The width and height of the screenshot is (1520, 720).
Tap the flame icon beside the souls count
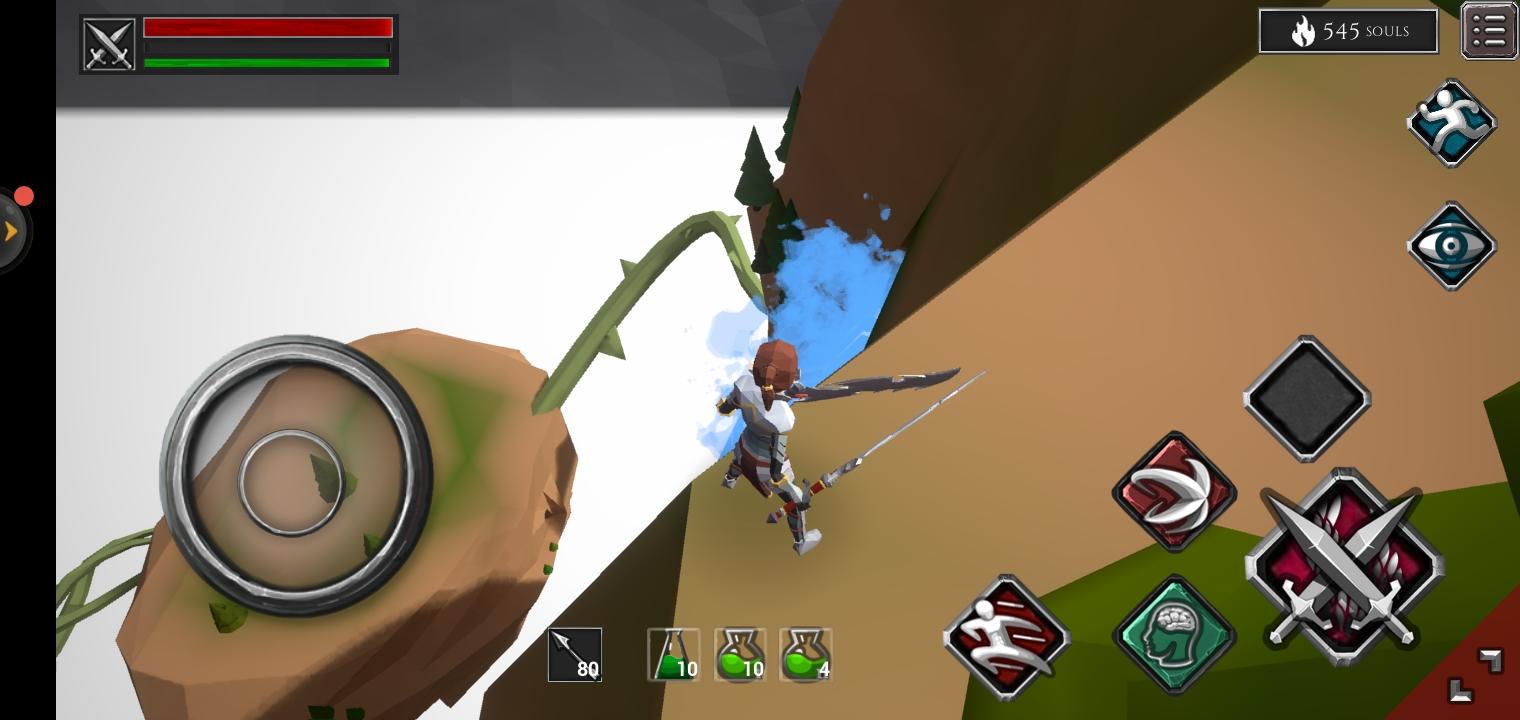[x=1303, y=31]
